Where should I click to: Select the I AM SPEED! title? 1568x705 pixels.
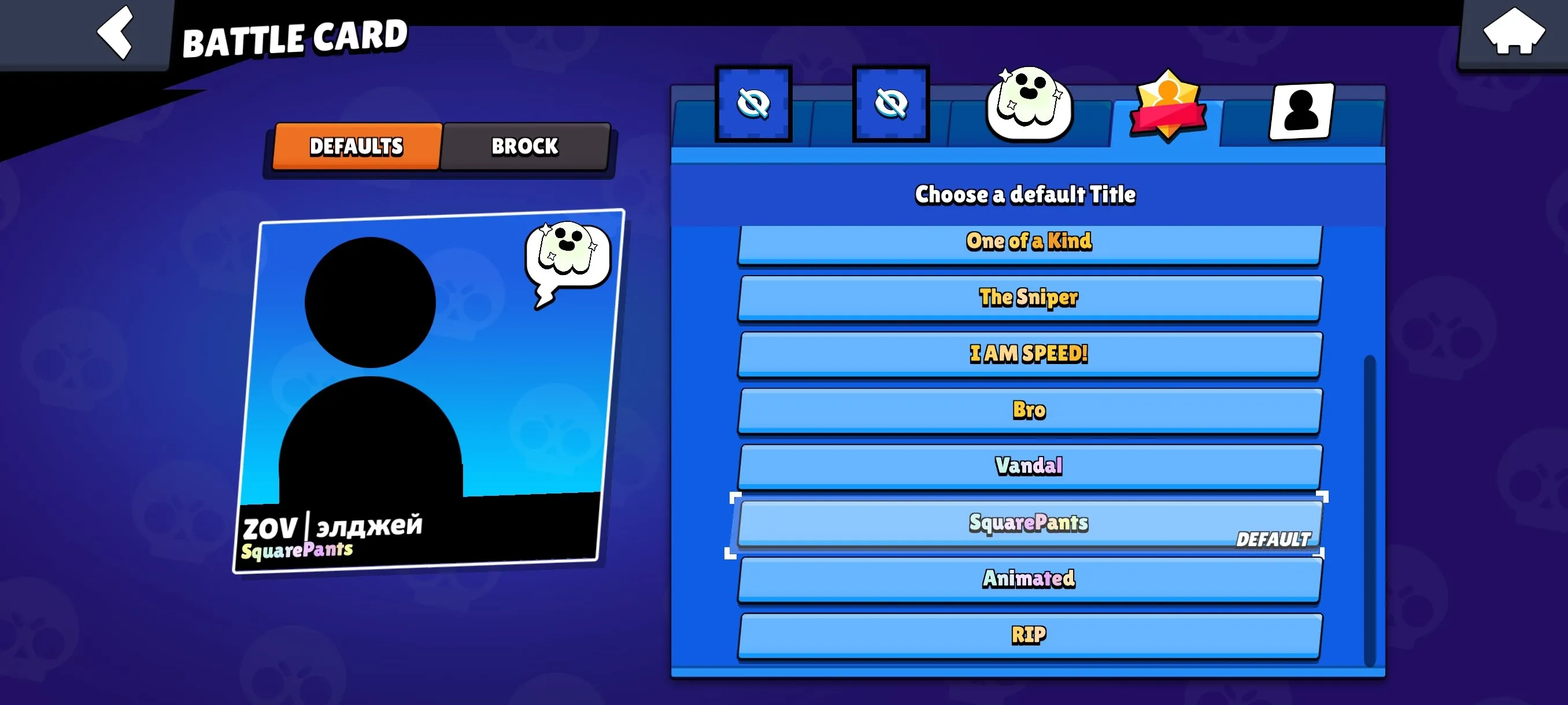tap(1029, 354)
